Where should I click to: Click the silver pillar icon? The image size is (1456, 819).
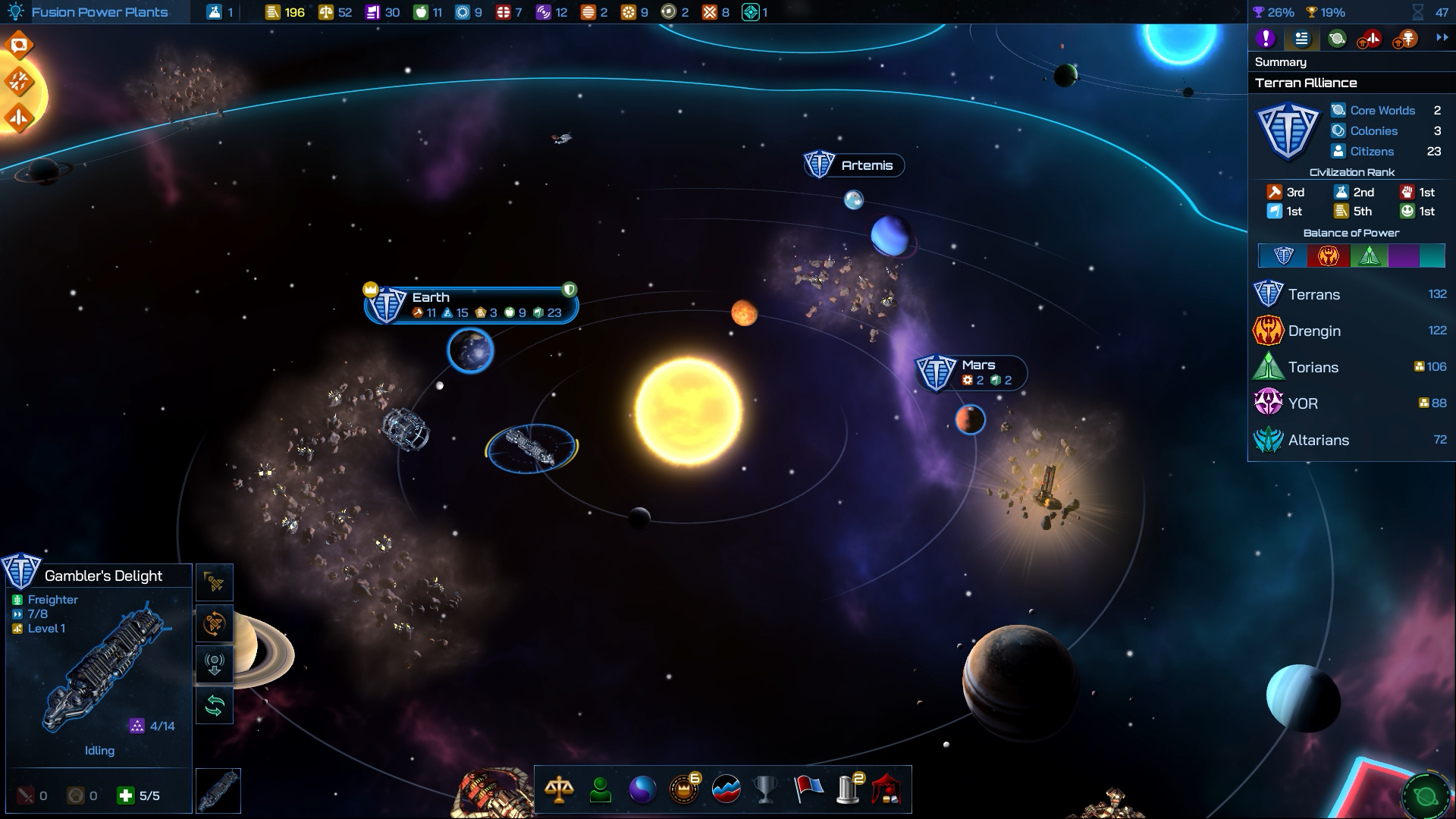(849, 789)
